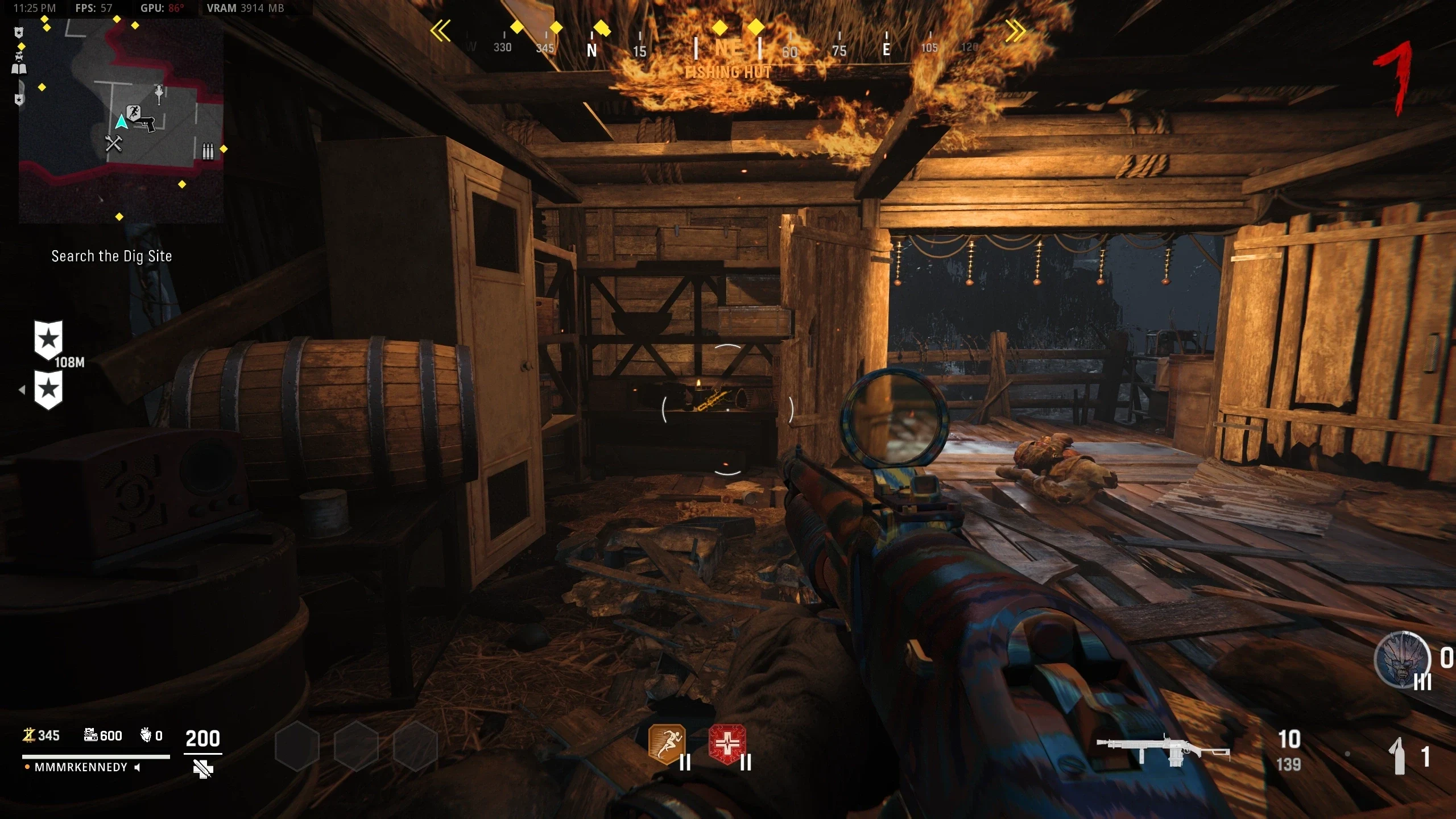The image size is (1456, 819).
Task: Select the crafting table marker on minimap
Action: [x=114, y=143]
